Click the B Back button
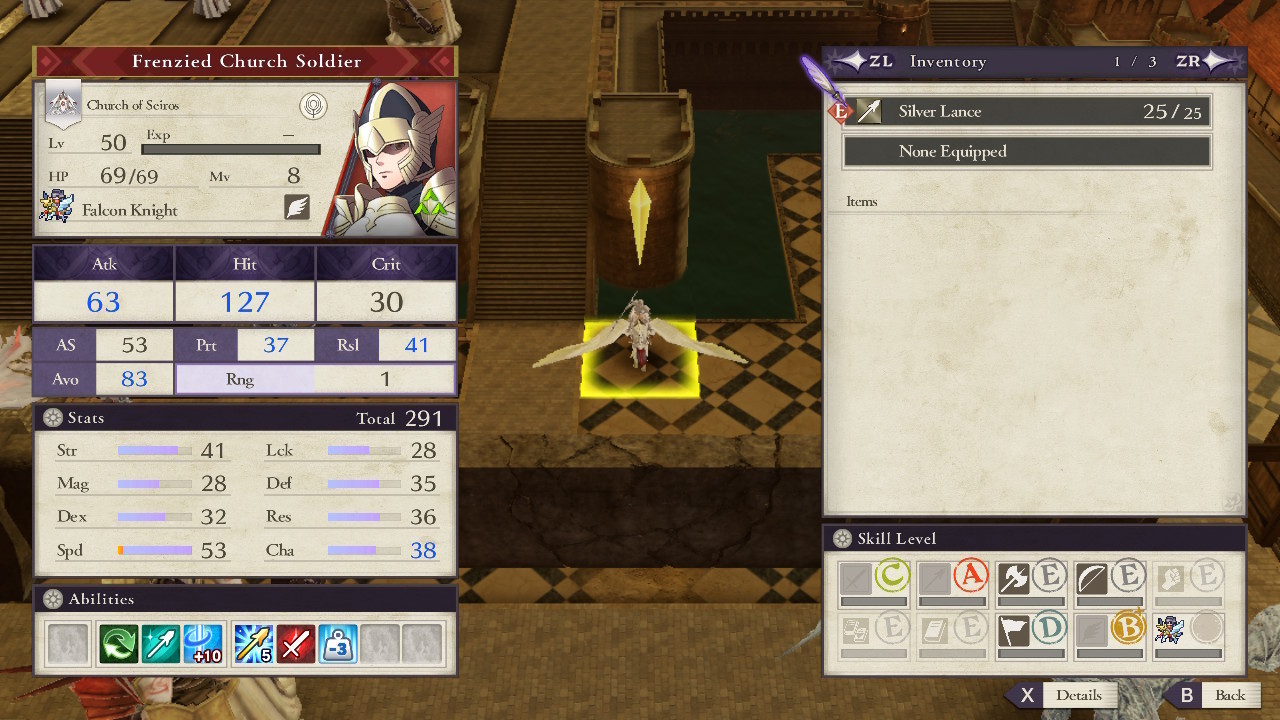 1231,695
